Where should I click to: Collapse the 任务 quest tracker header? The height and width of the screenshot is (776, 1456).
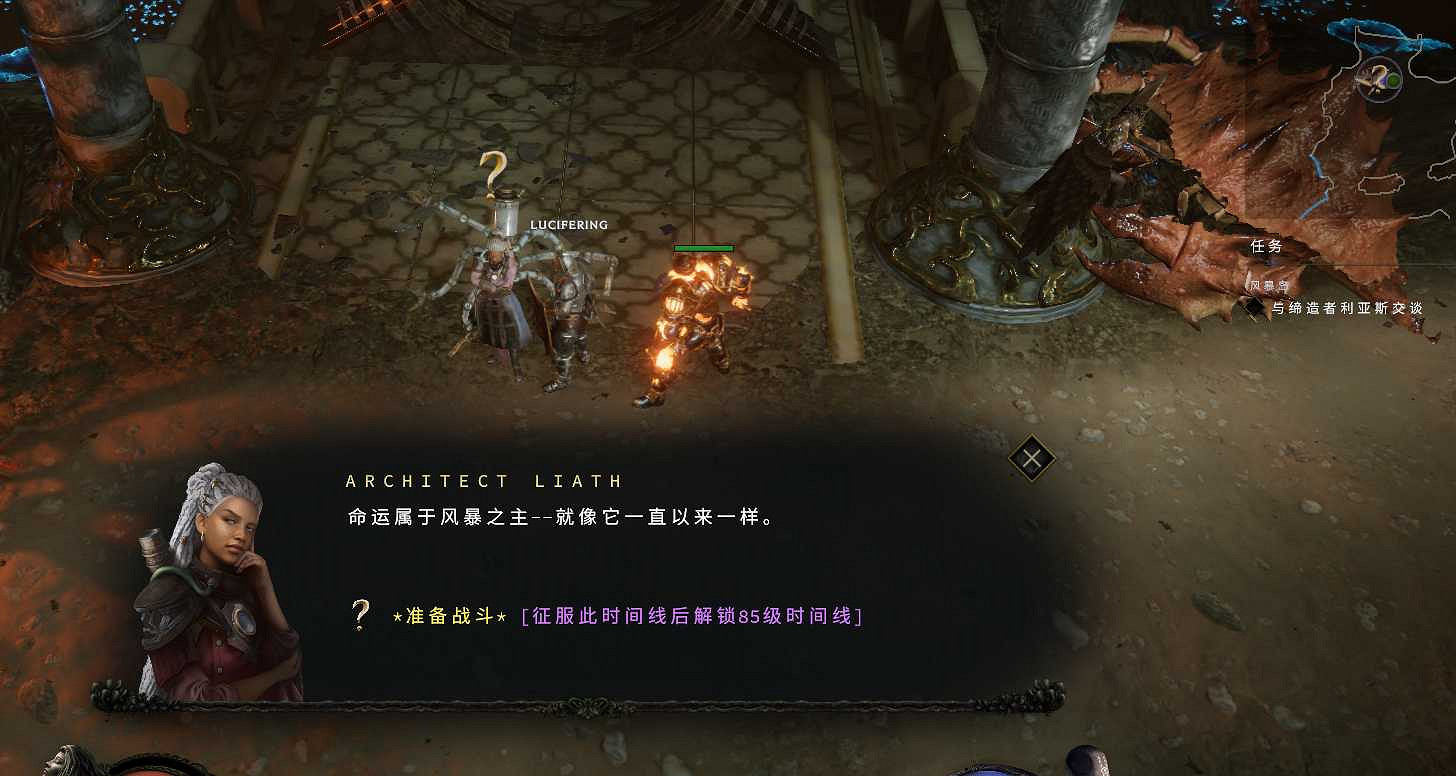coord(1268,245)
